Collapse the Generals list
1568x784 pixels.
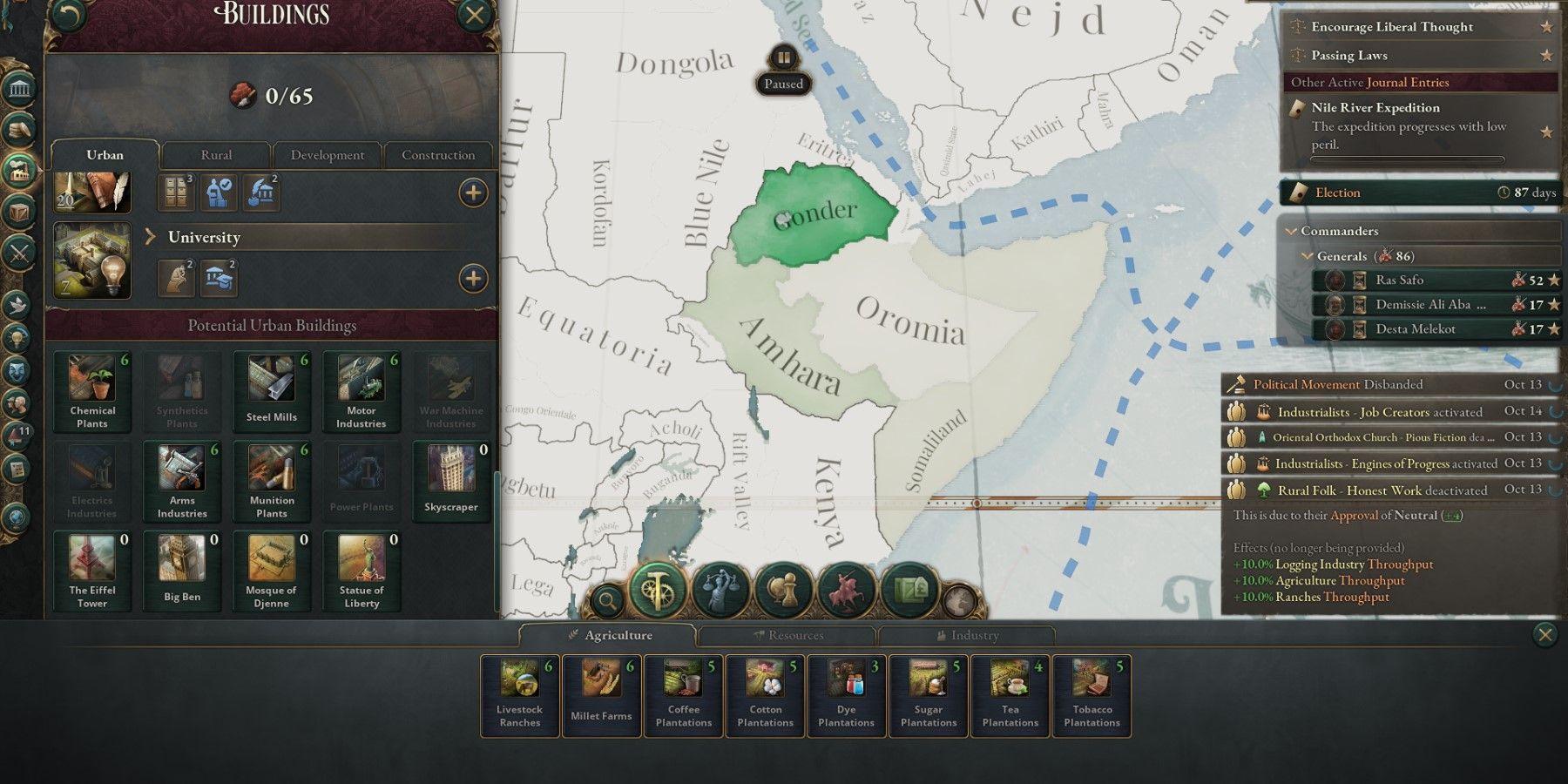tap(1307, 256)
